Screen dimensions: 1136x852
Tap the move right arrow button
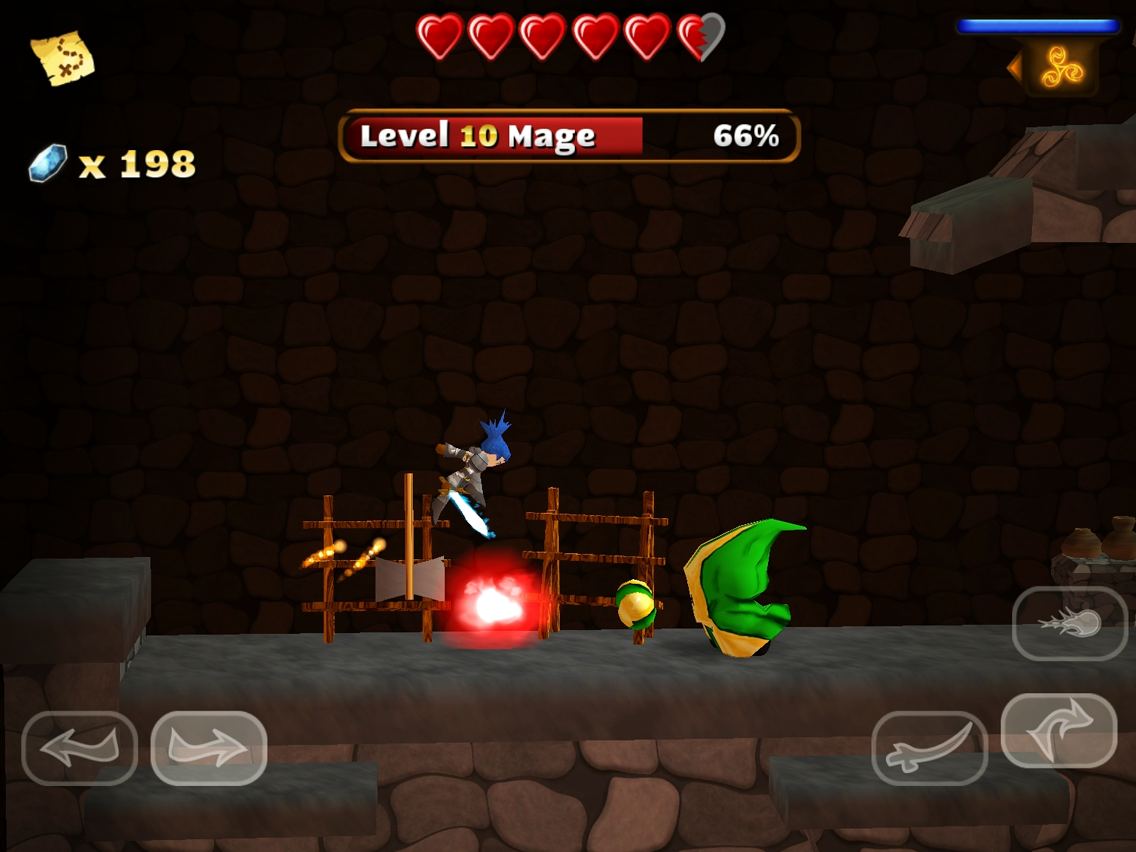pyautogui.click(x=209, y=748)
